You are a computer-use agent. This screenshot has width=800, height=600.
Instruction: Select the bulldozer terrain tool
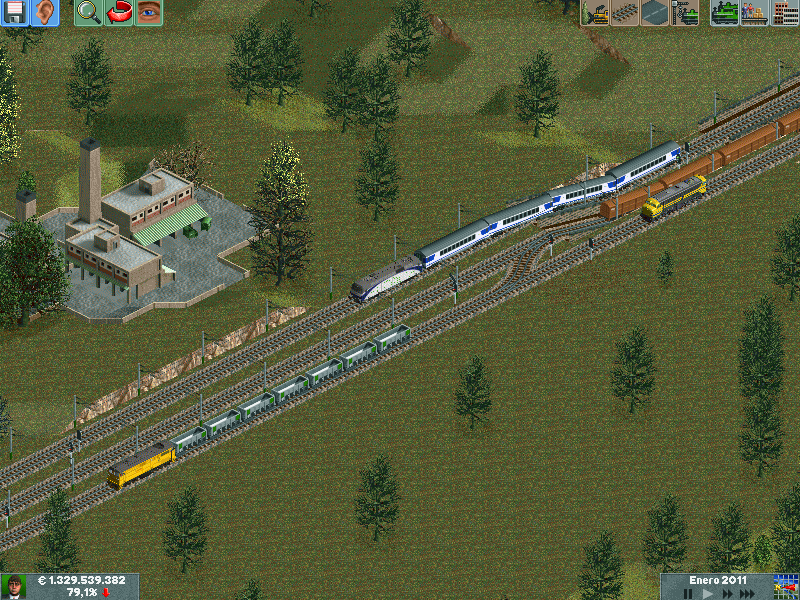point(596,12)
